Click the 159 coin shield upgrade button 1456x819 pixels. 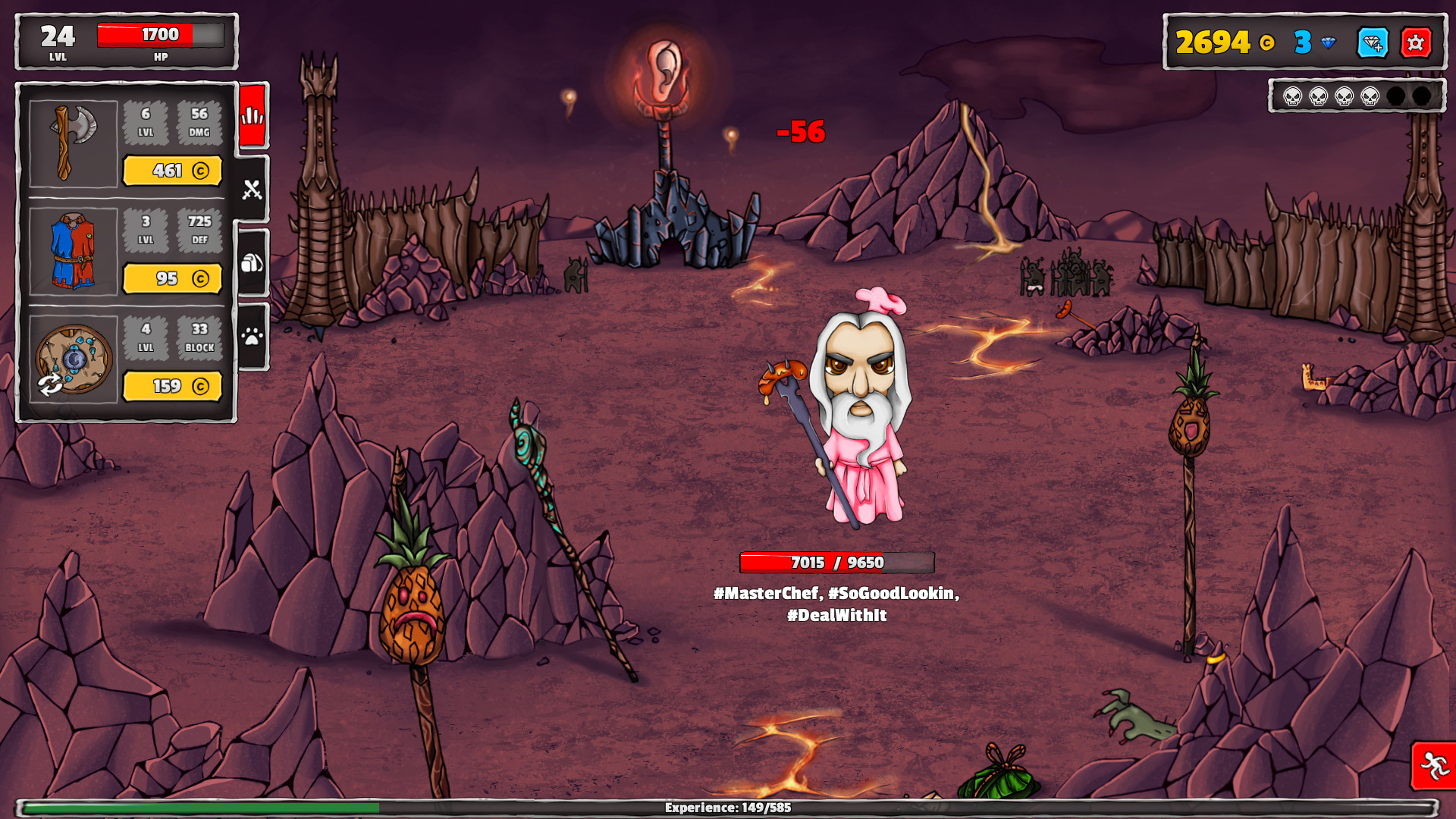[172, 387]
